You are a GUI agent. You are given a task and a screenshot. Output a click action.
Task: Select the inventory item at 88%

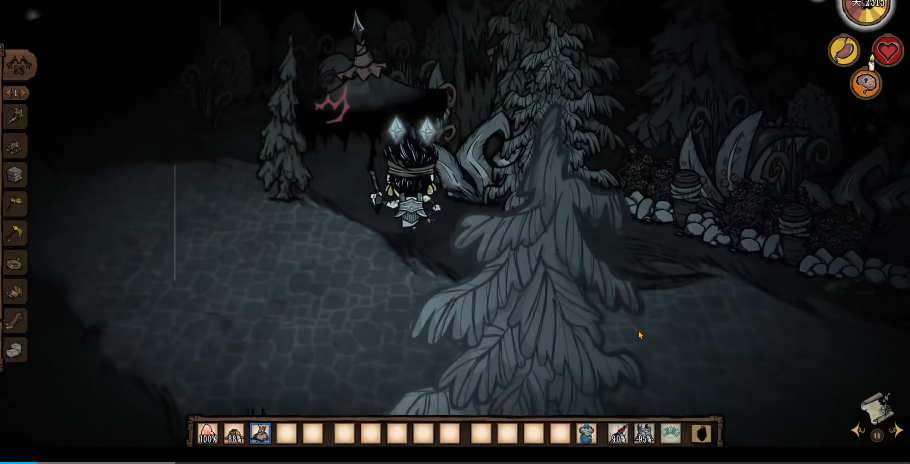[x=234, y=433]
